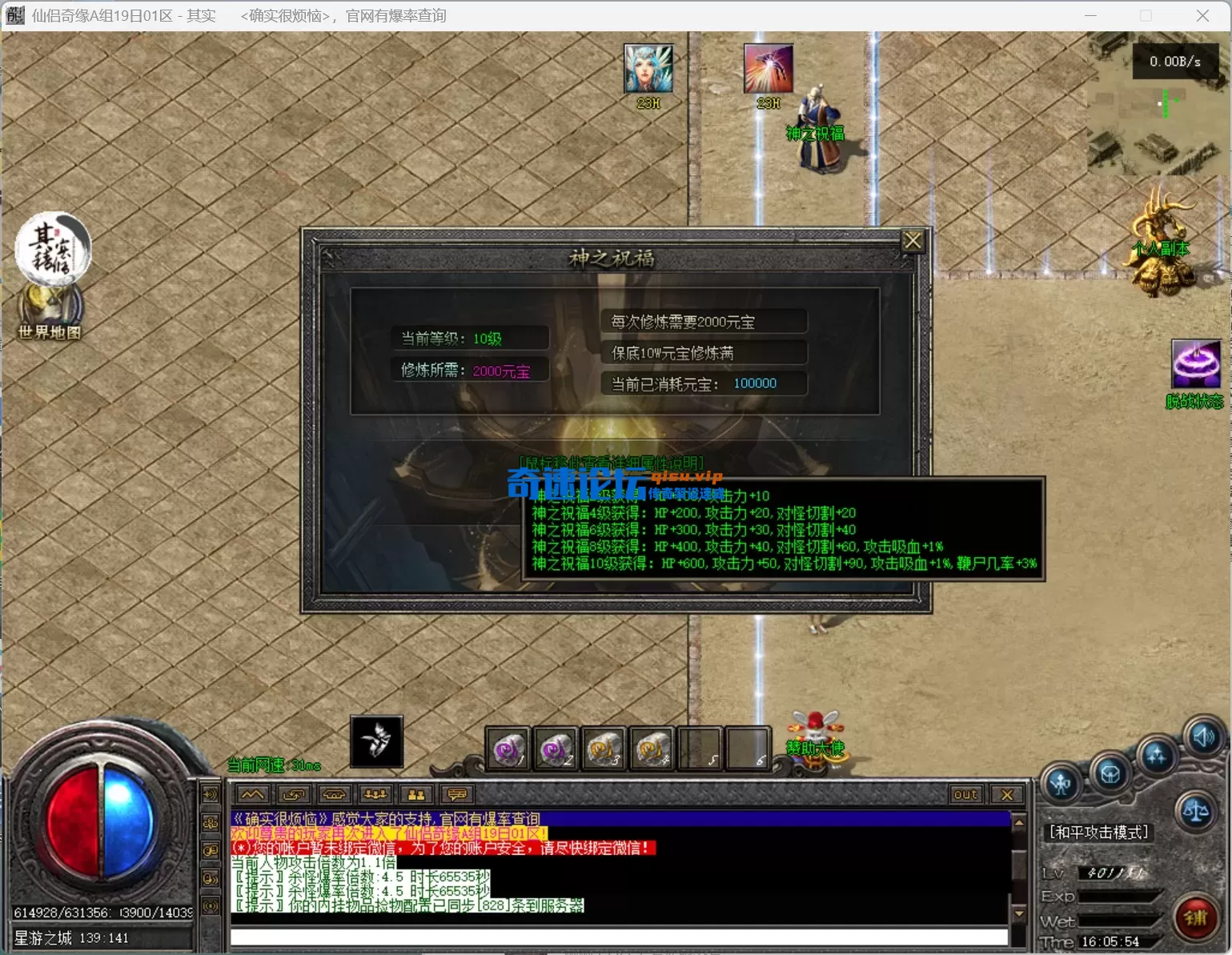Switch the 和平攻击模式 attack mode
Screen dimensions: 1232x955
(x=1098, y=833)
